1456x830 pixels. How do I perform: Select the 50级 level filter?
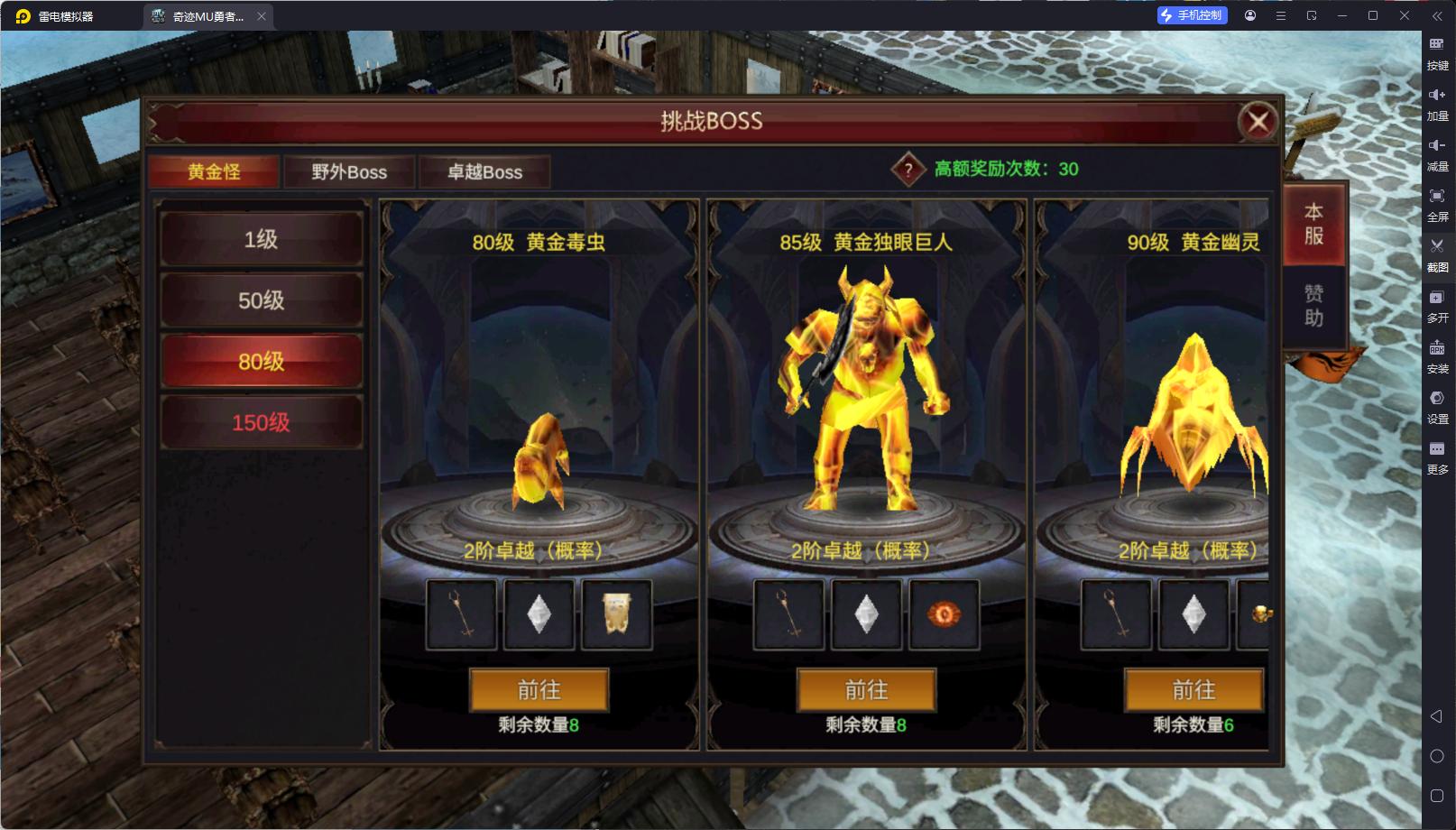coord(261,300)
